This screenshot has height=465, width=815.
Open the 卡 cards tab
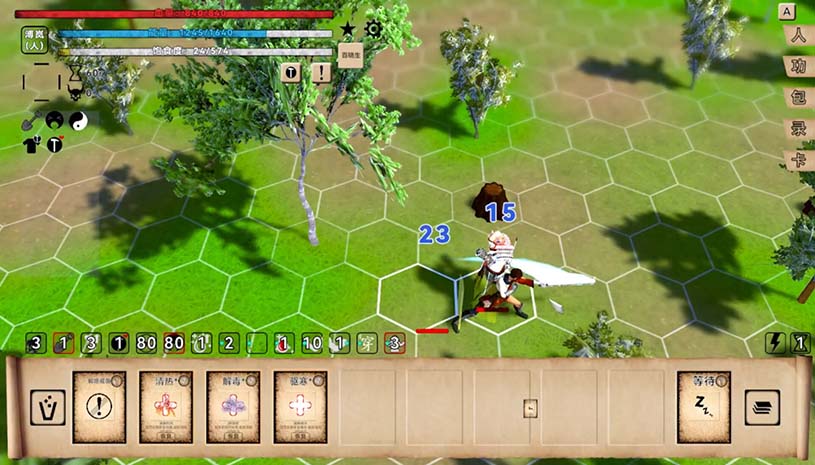[798, 160]
